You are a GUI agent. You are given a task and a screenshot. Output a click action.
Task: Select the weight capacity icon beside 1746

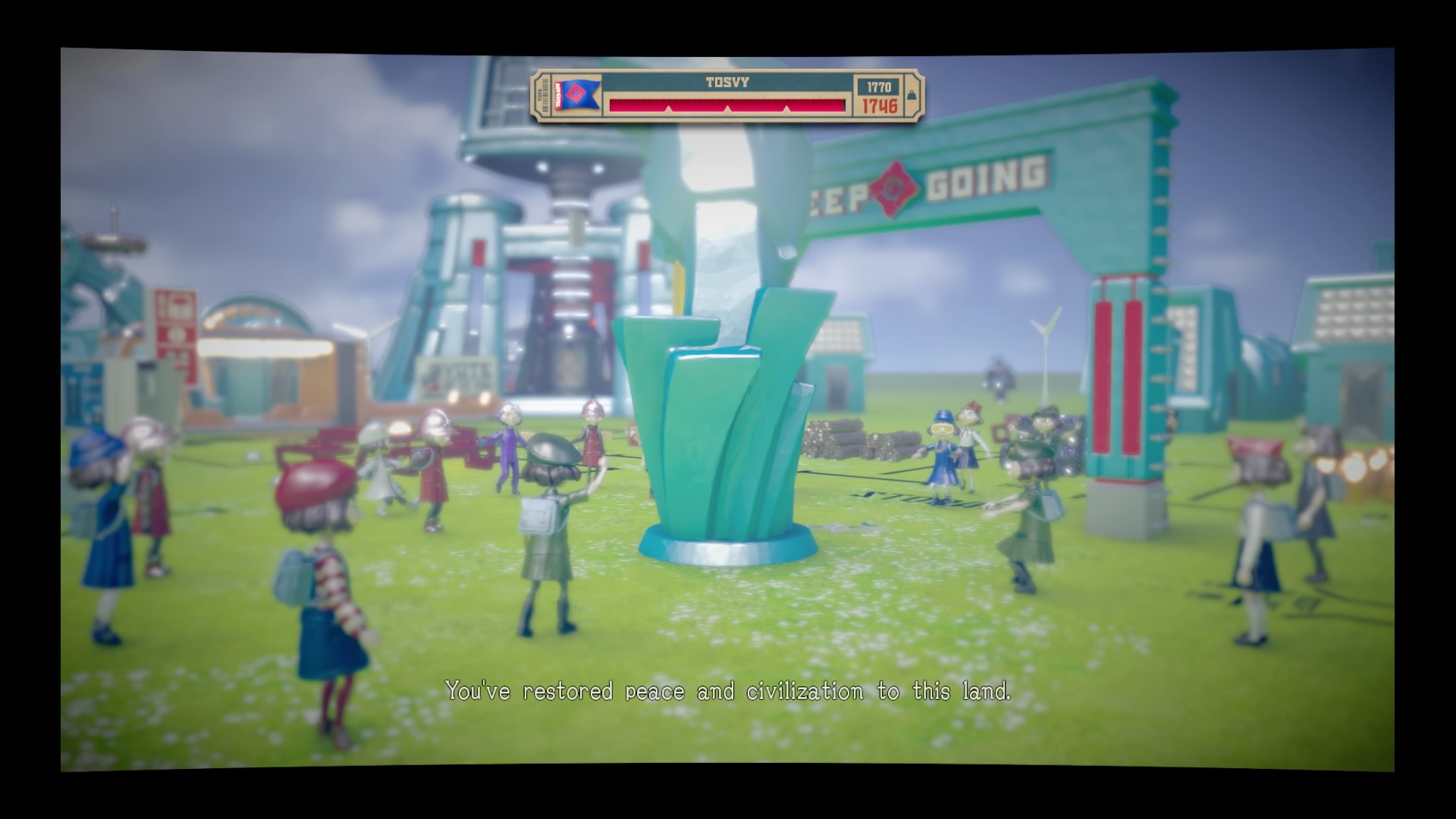tap(912, 97)
